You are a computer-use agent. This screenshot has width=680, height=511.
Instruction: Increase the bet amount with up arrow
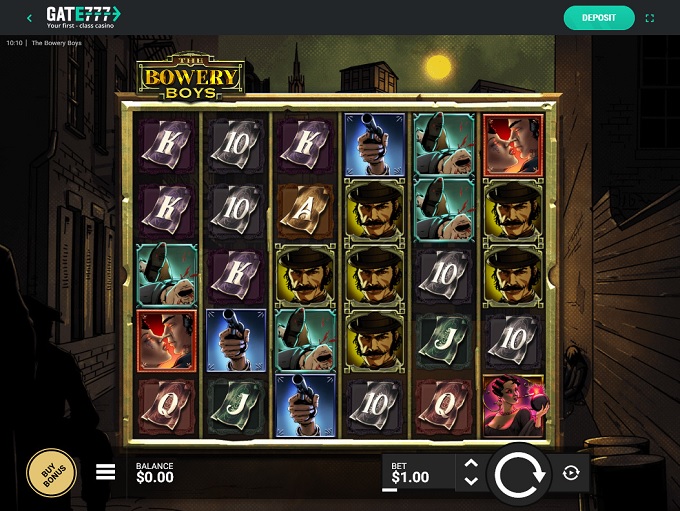pos(471,464)
